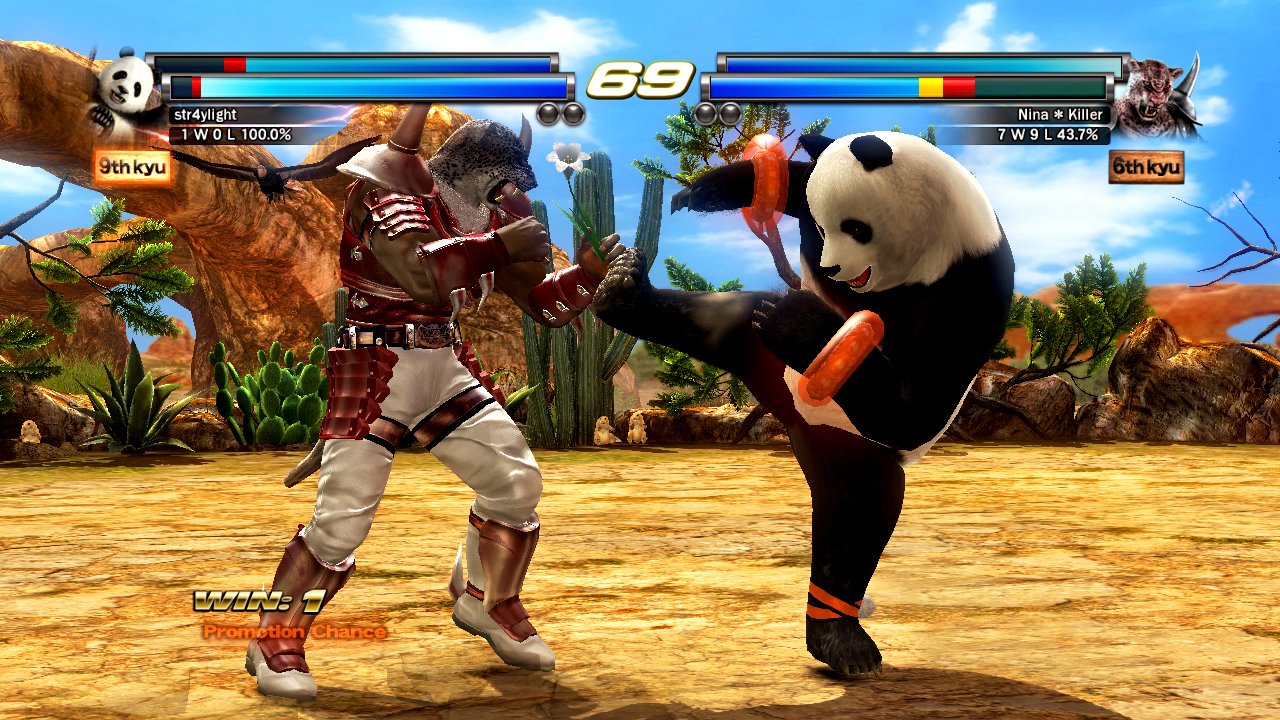Click the panda character portrait
1280x720 pixels.
click(125, 90)
